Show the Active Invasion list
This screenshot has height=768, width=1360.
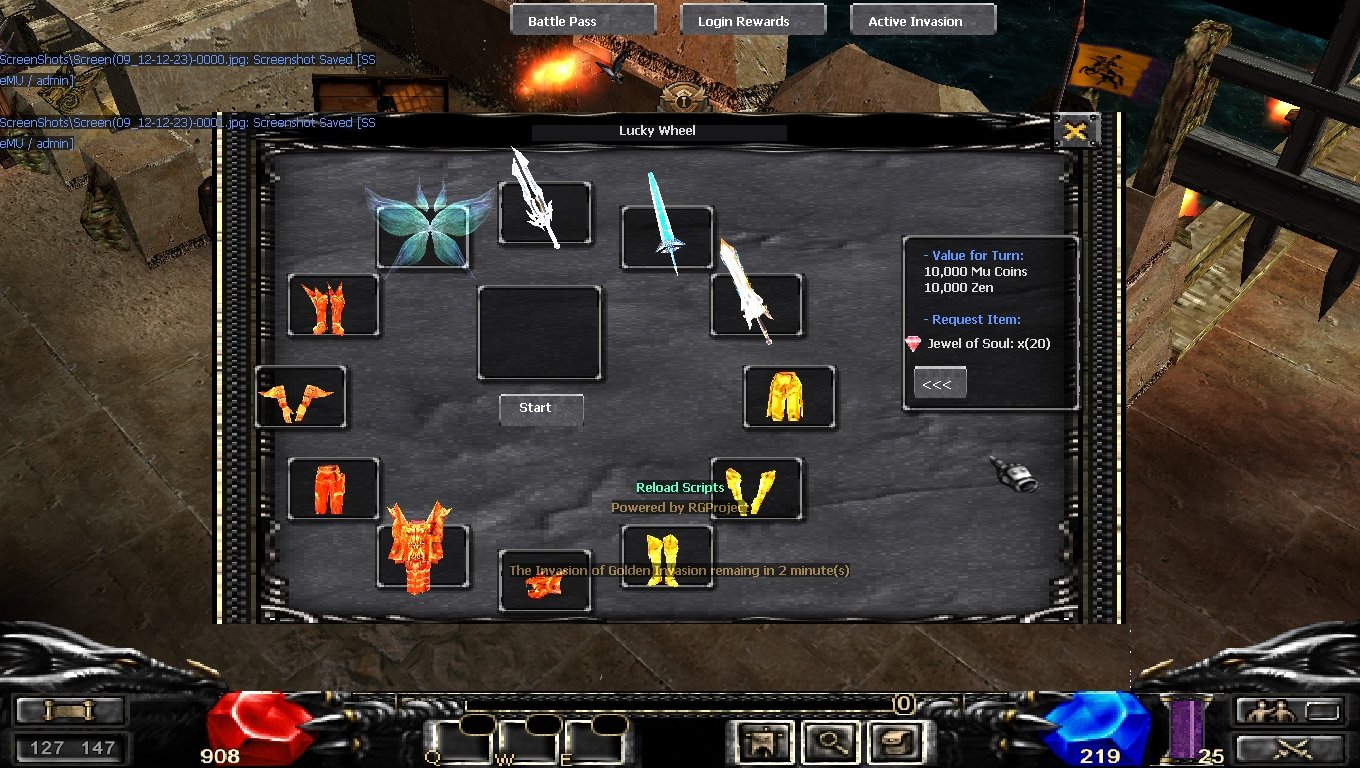pos(923,21)
